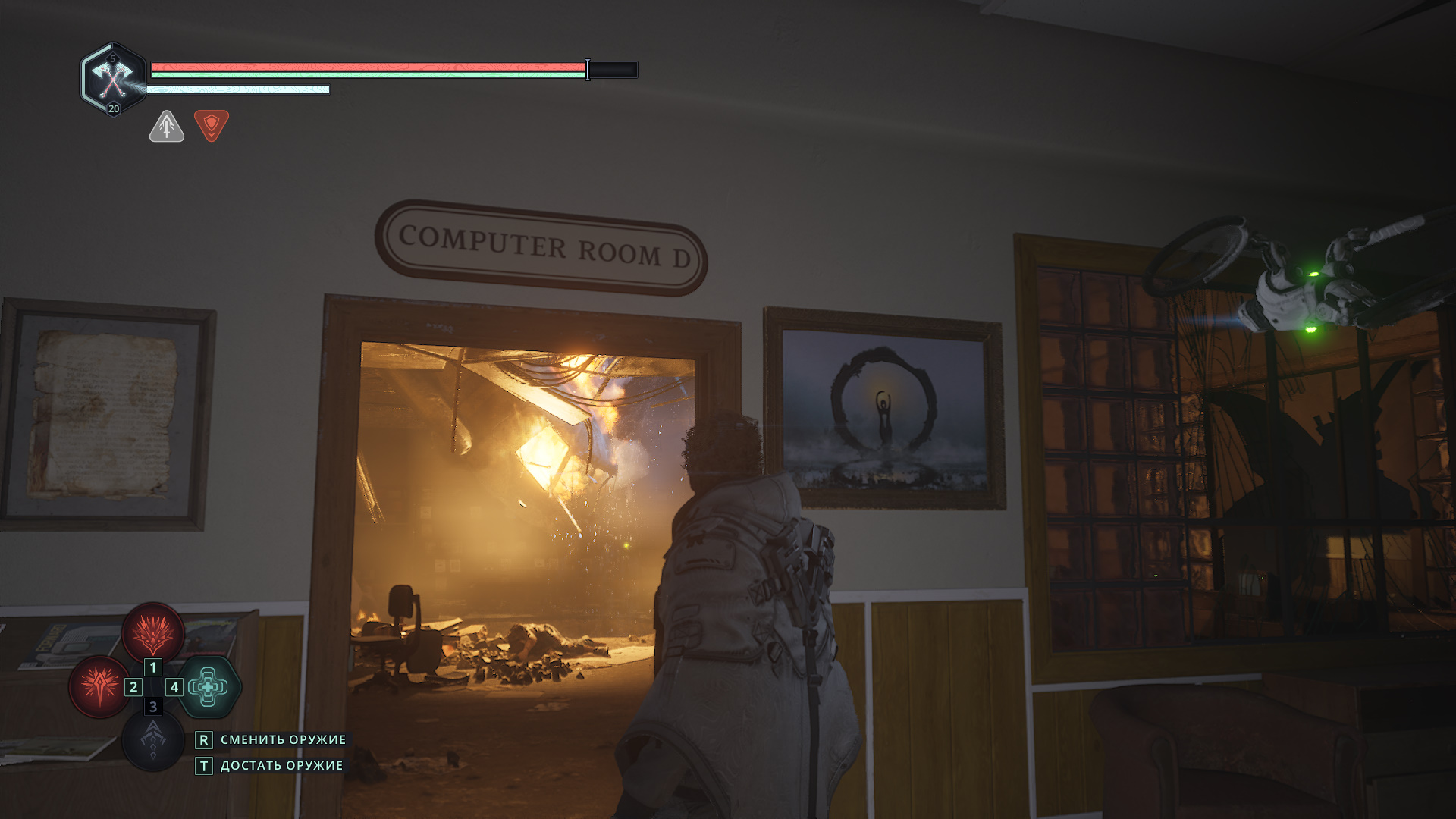1456x819 pixels.
Task: Click the crossed axes weapon emblem
Action: pyautogui.click(x=112, y=77)
